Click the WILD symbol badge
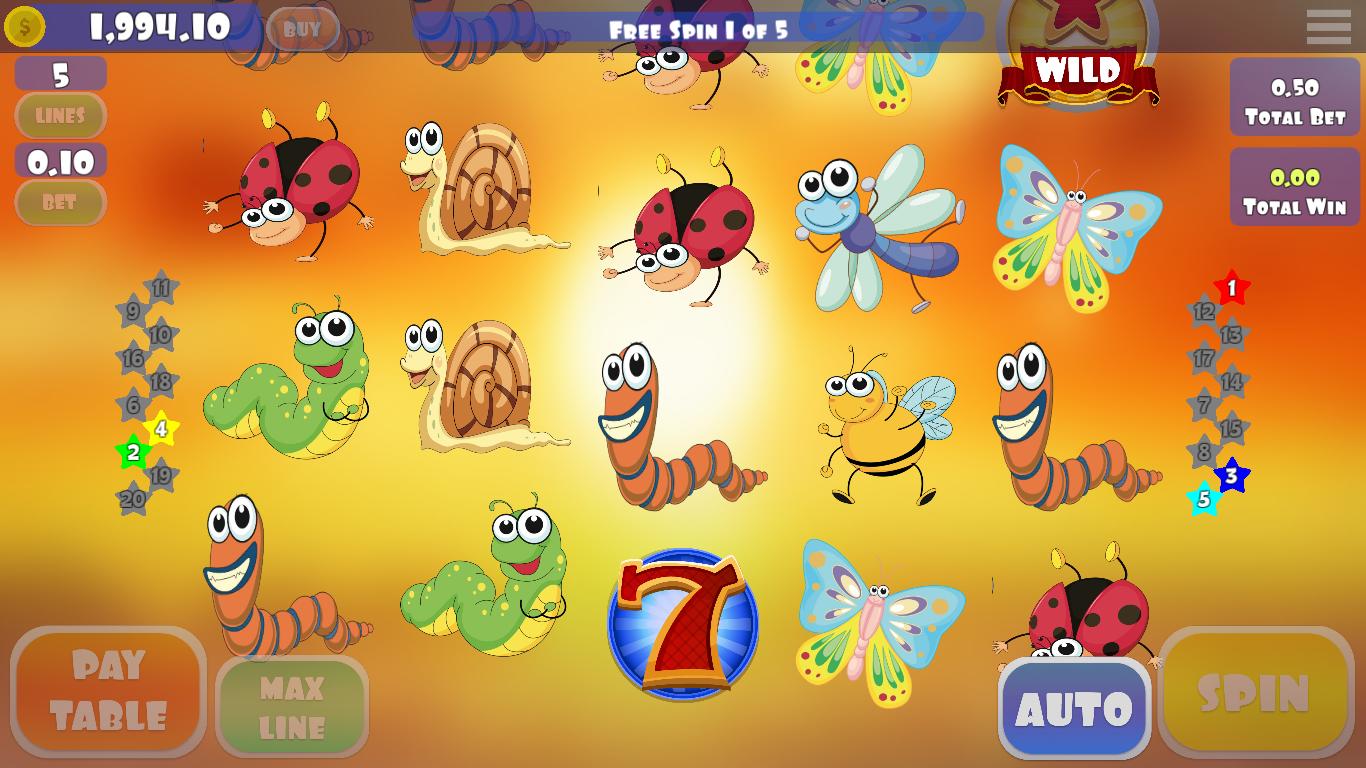 [x=1076, y=70]
